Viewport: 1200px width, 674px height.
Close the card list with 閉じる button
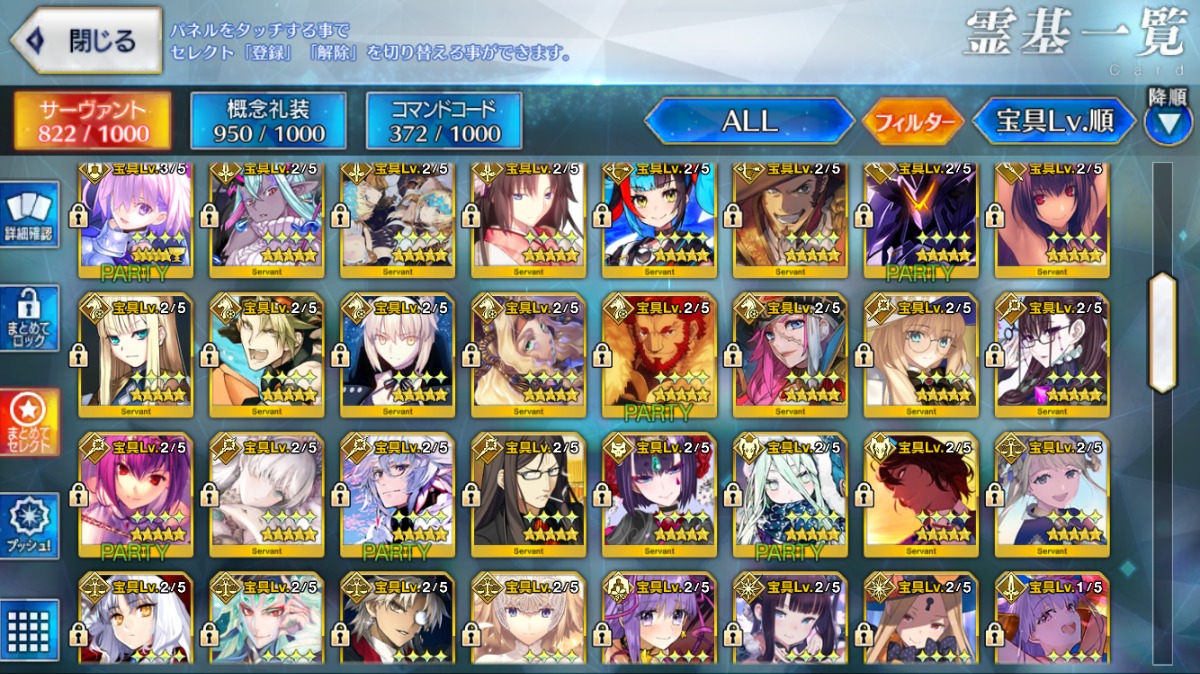point(86,41)
